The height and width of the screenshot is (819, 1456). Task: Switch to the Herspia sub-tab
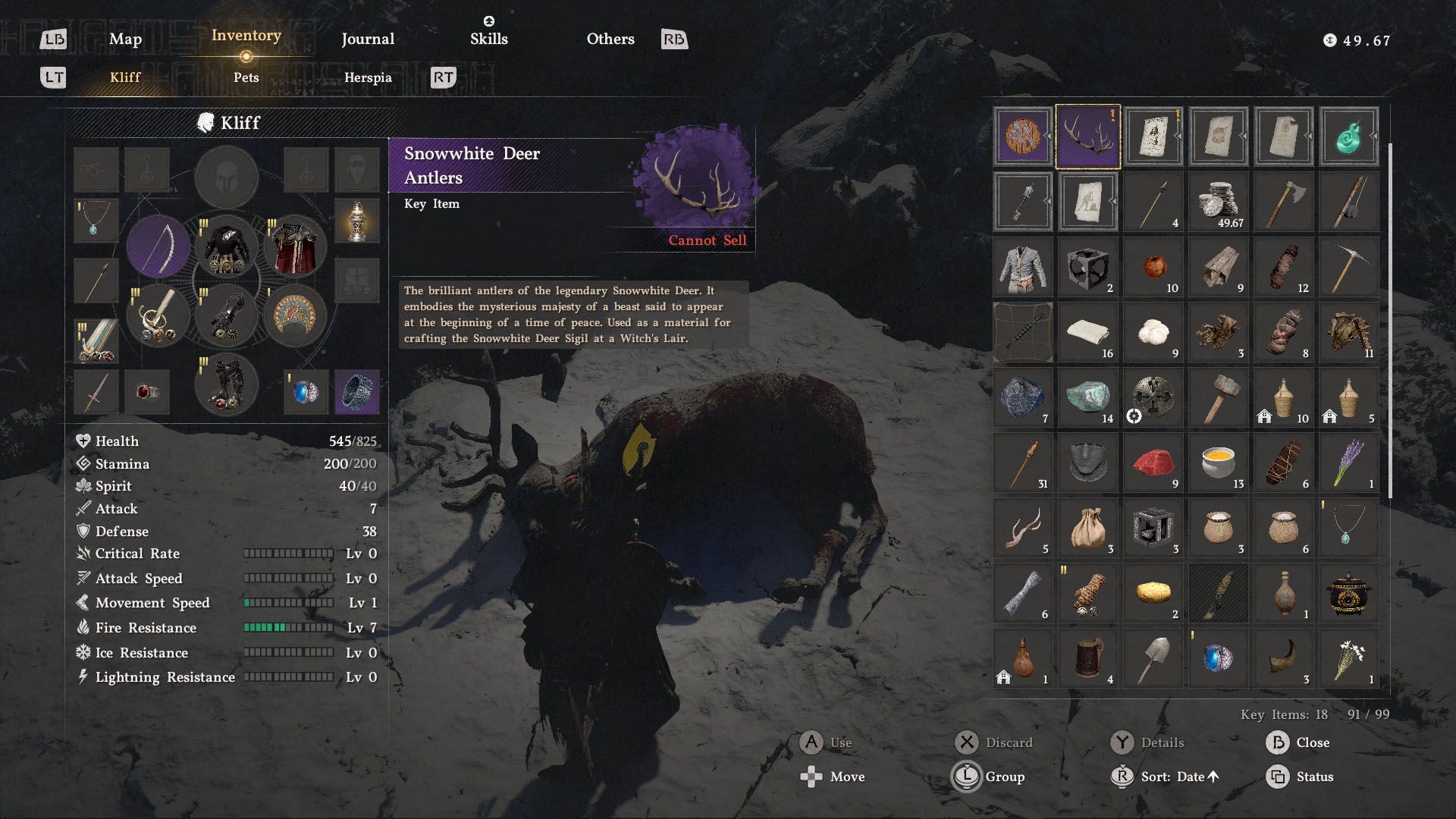(368, 77)
